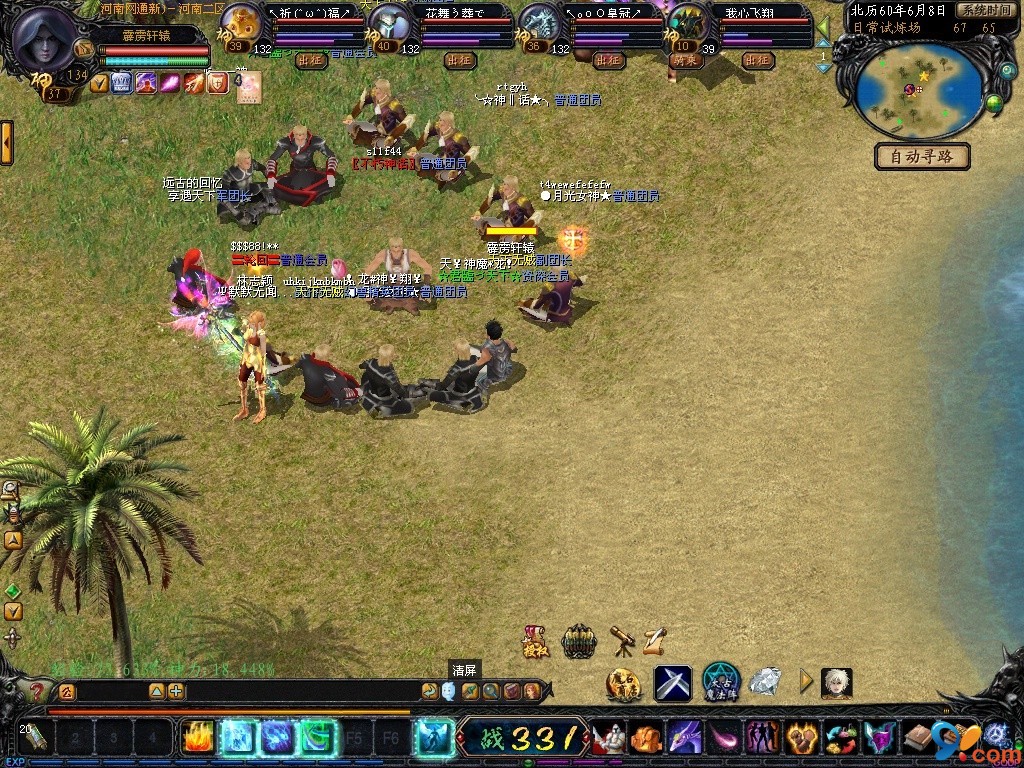Use the green whirlwind skill slot

318,738
